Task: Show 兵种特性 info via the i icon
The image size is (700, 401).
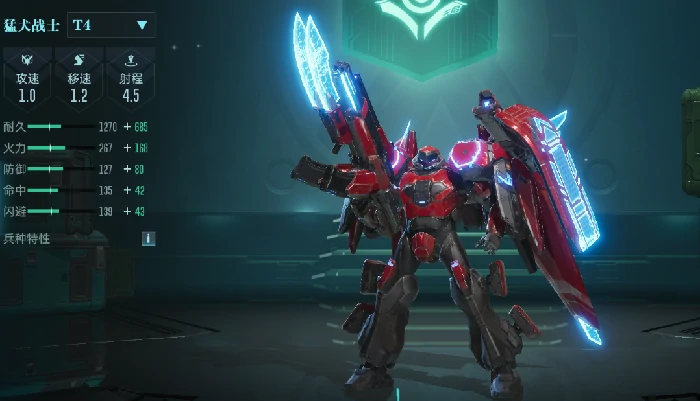Action: tap(148, 238)
